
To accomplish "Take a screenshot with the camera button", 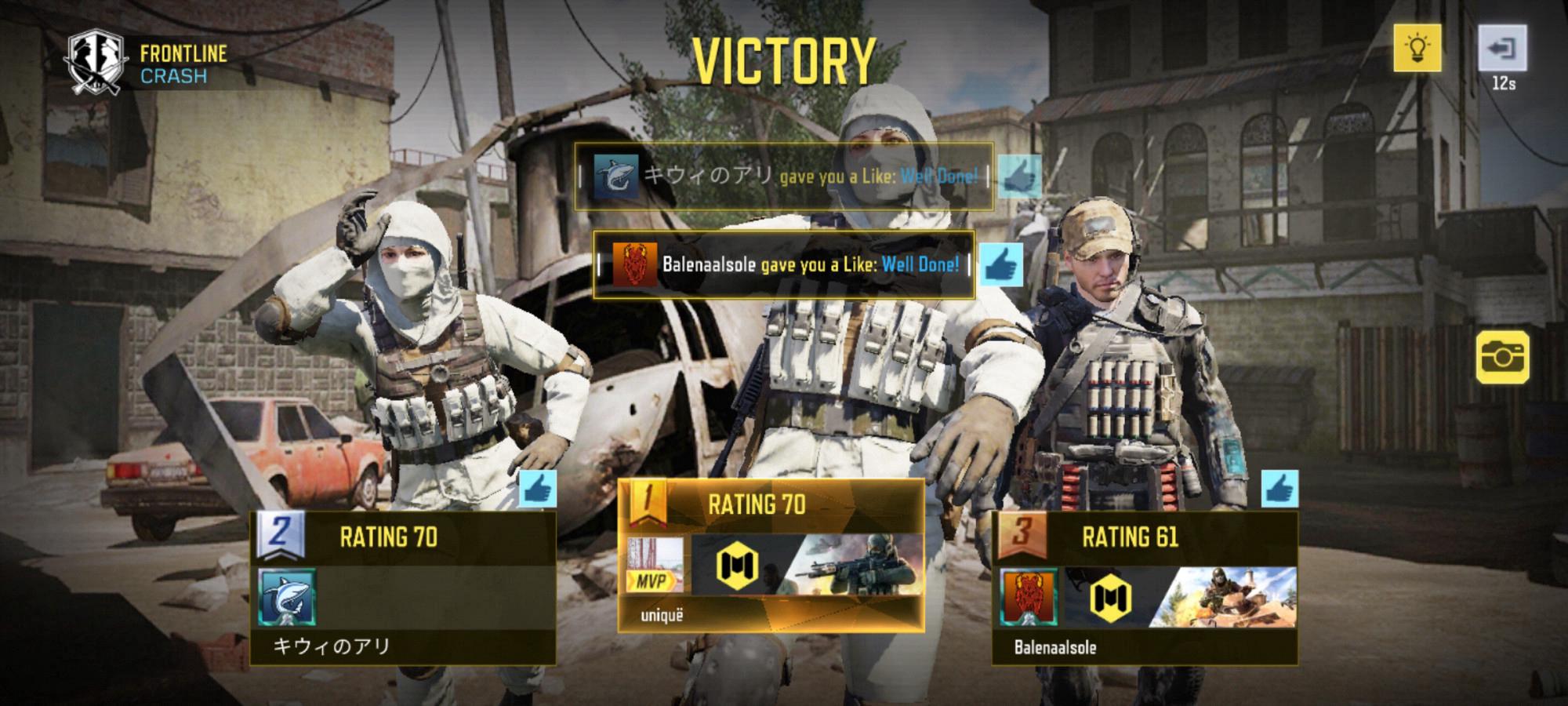I will [1502, 357].
